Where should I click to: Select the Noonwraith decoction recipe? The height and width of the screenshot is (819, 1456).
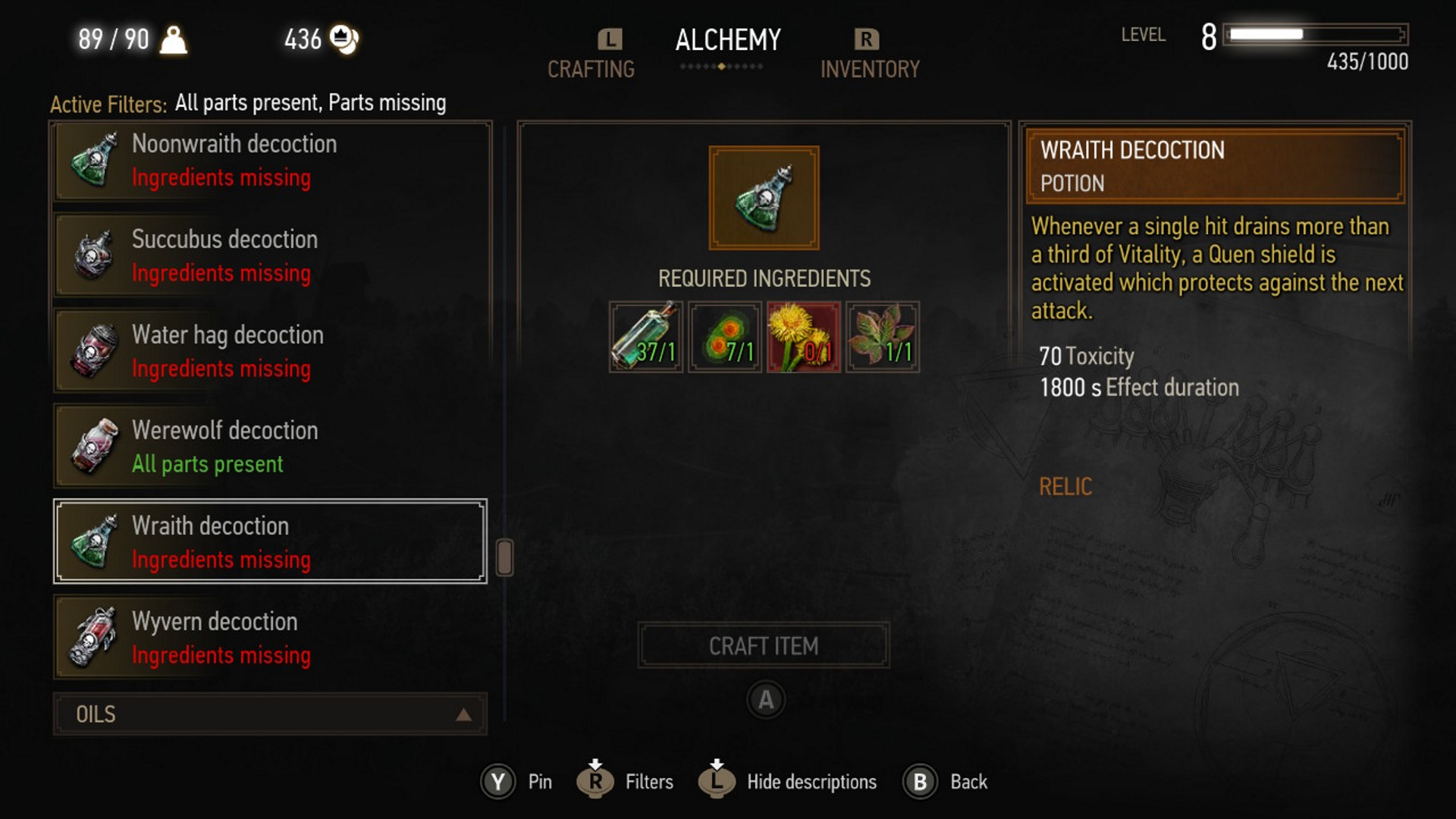click(x=269, y=161)
